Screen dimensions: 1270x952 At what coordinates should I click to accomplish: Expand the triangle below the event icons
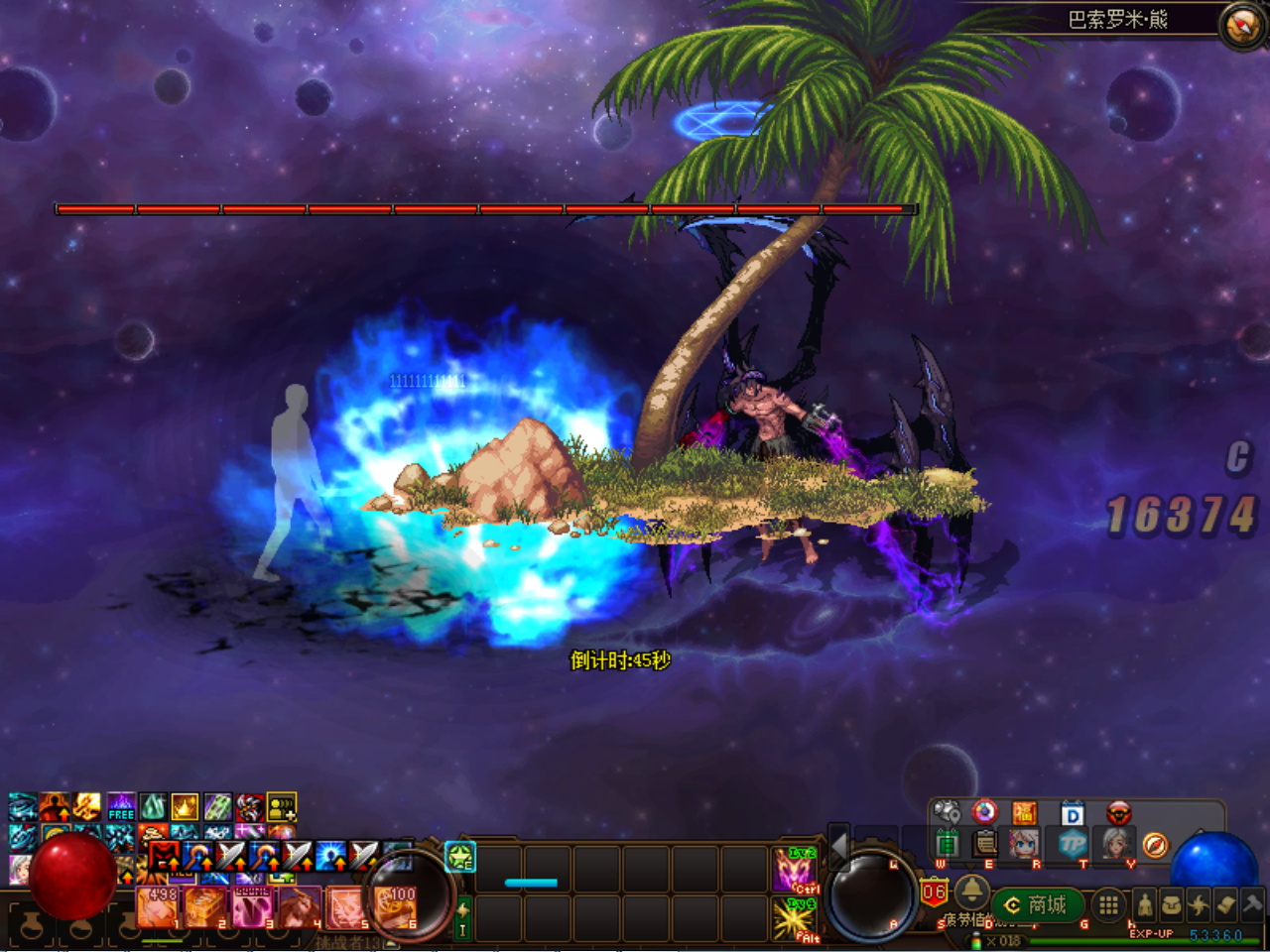(969, 868)
